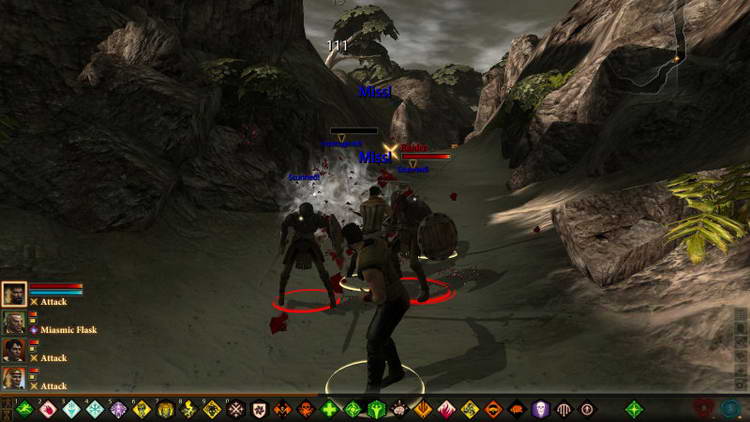Activate the black boar silhouette ability
The image size is (750, 422).
coord(517,409)
